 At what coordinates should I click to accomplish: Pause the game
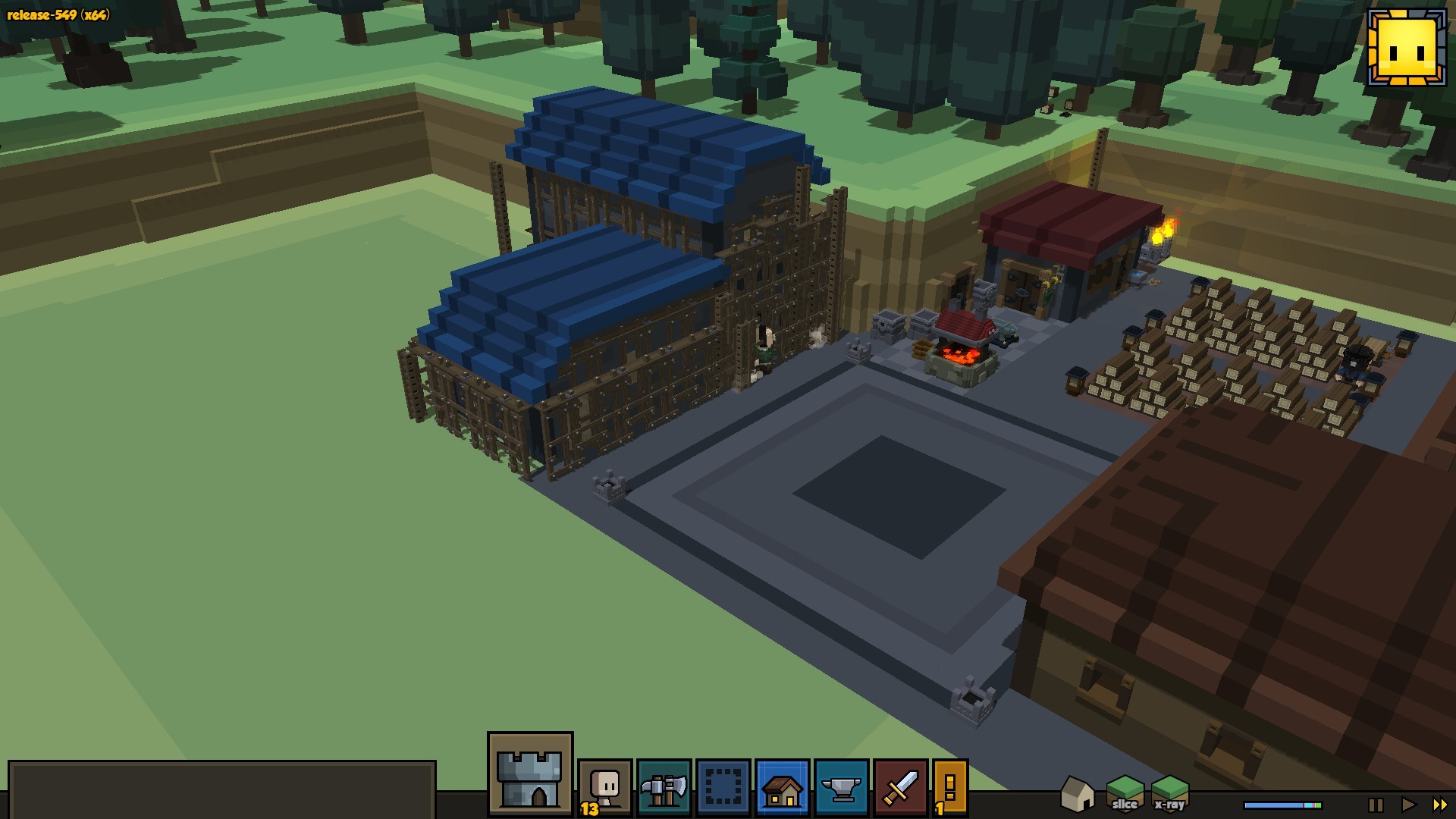pos(1376,805)
